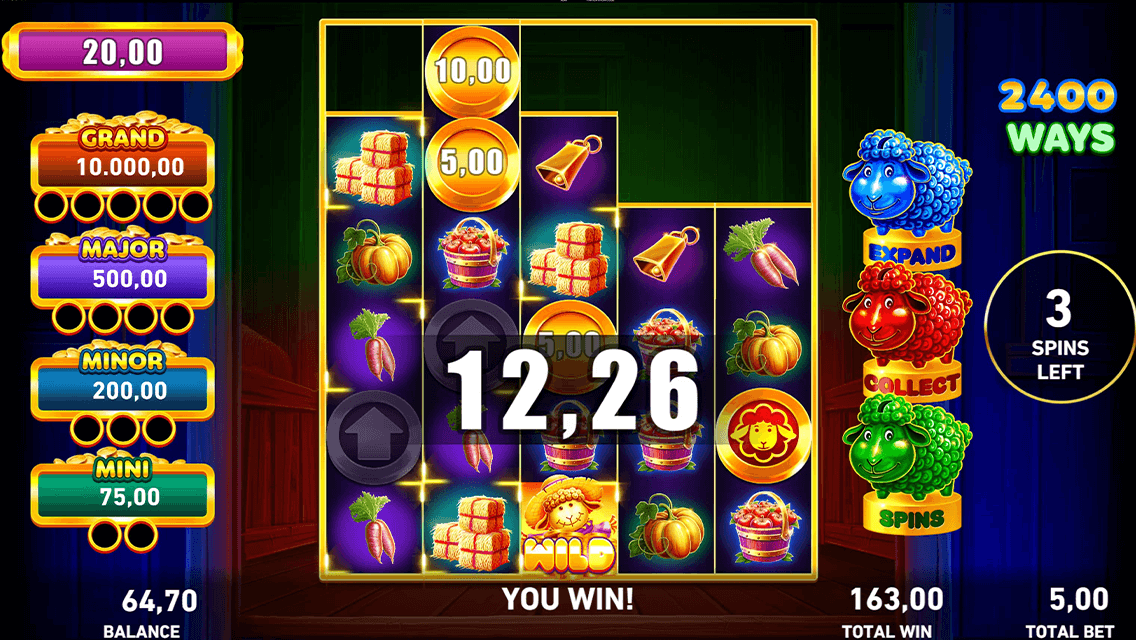
Task: Click the Grand jackpot panel
Action: coord(123,162)
